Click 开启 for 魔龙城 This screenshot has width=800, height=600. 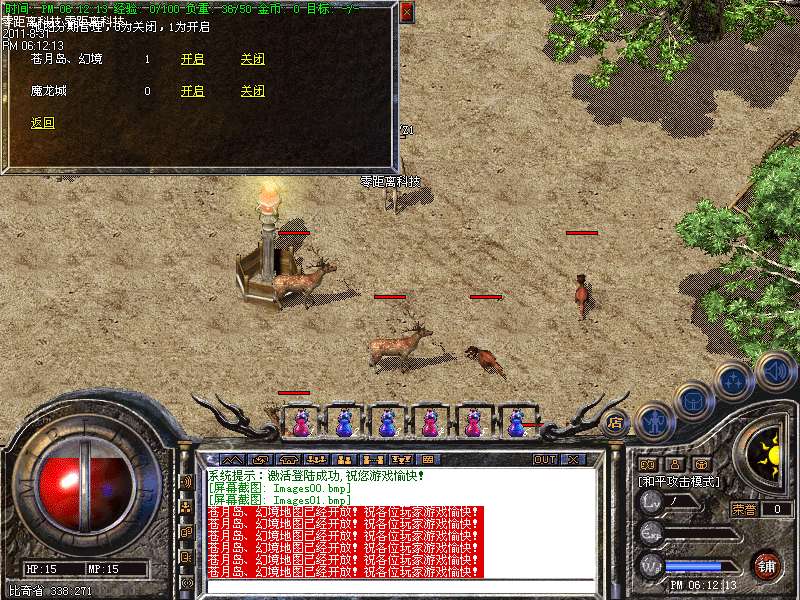192,92
